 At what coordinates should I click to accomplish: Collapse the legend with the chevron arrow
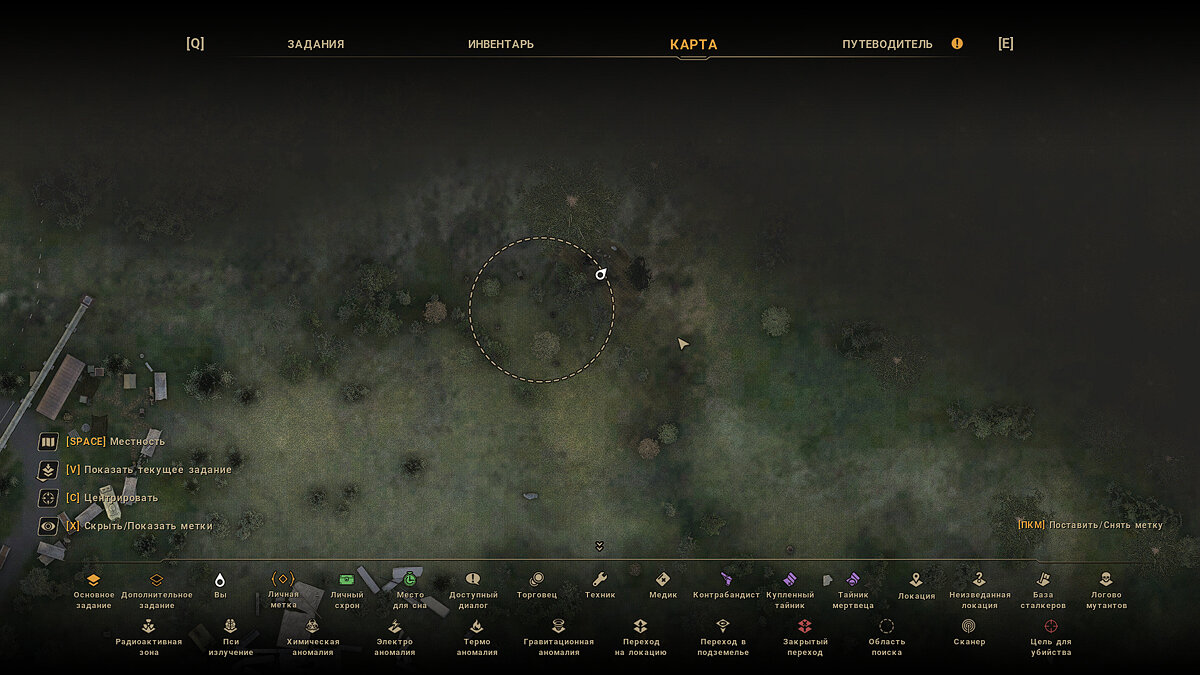[599, 546]
